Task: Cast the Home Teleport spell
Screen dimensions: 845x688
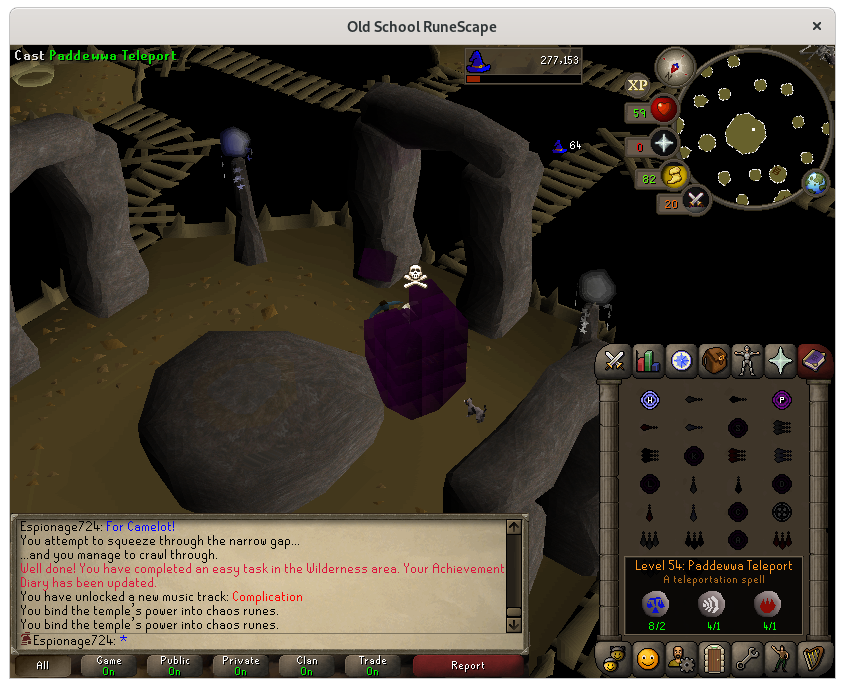Action: coord(649,400)
